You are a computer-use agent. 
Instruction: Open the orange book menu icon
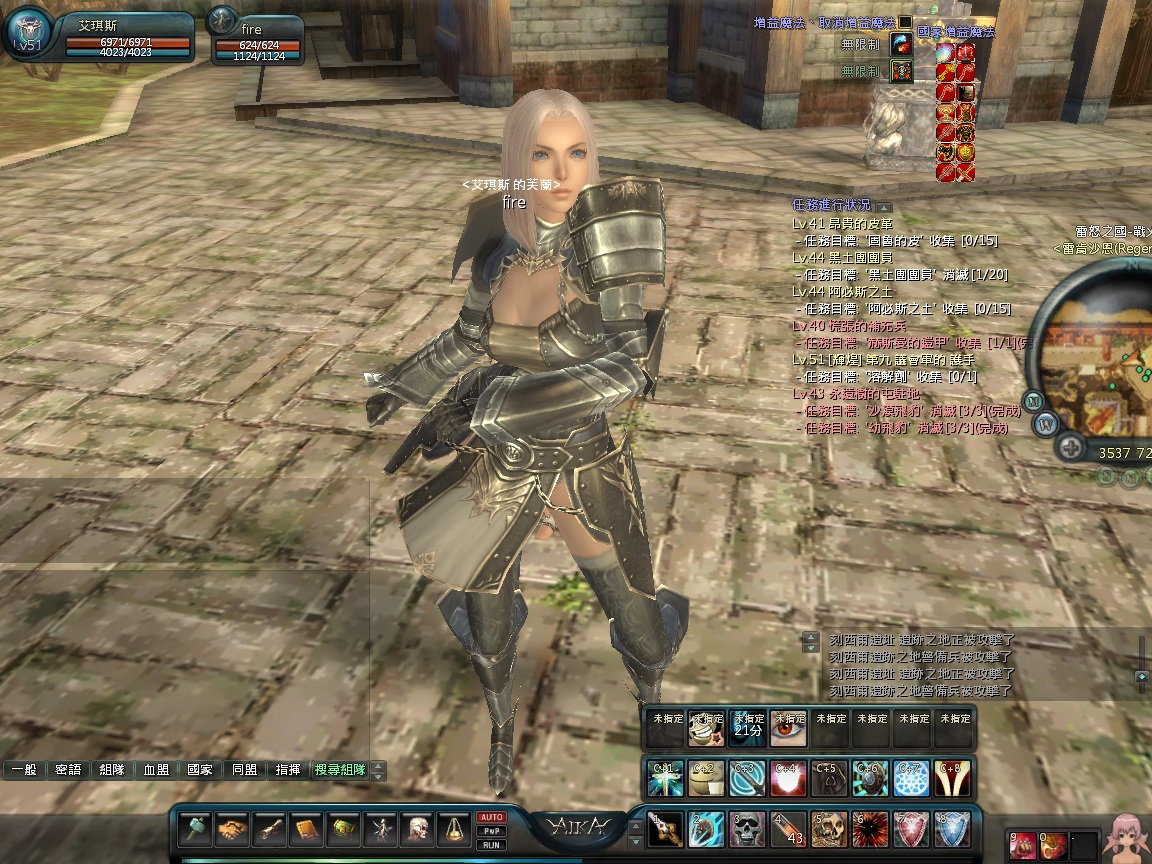coord(307,829)
